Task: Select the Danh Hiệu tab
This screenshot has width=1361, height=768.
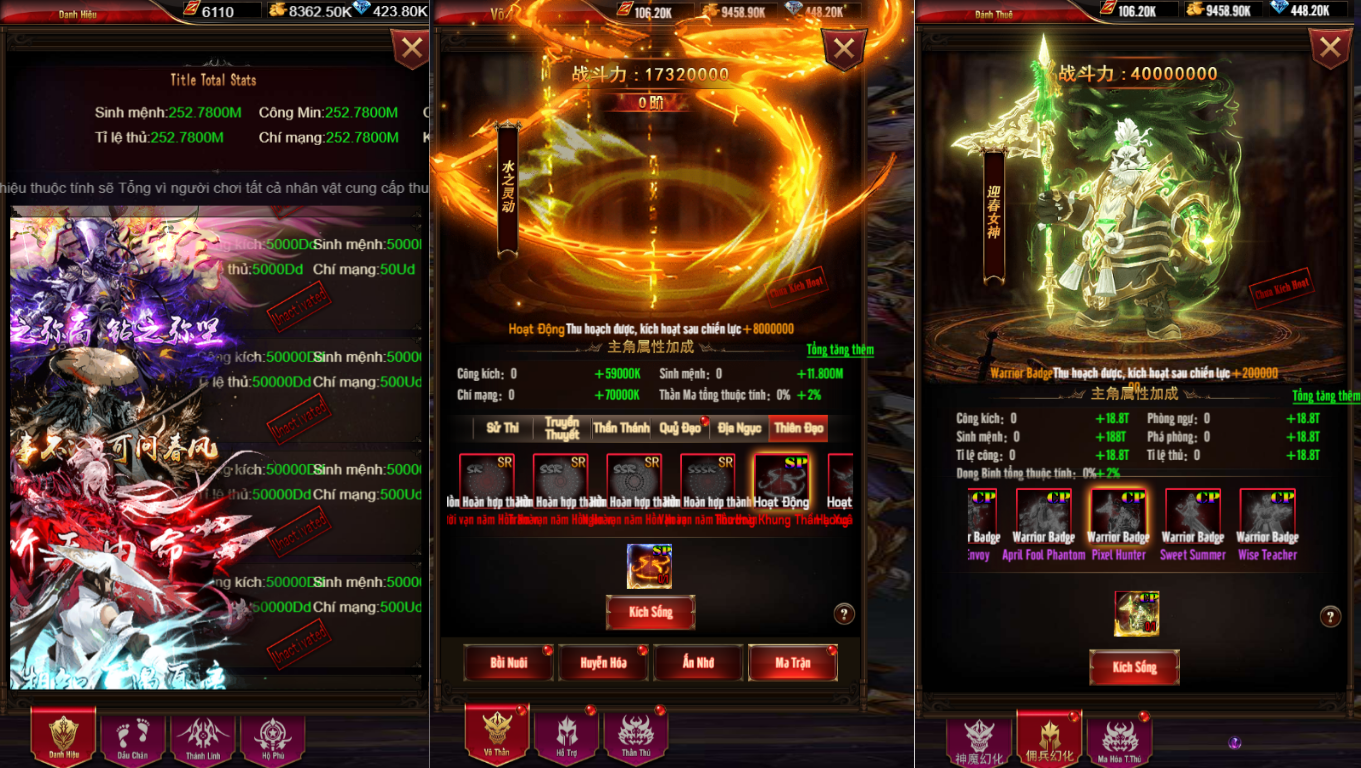Action: coord(64,737)
